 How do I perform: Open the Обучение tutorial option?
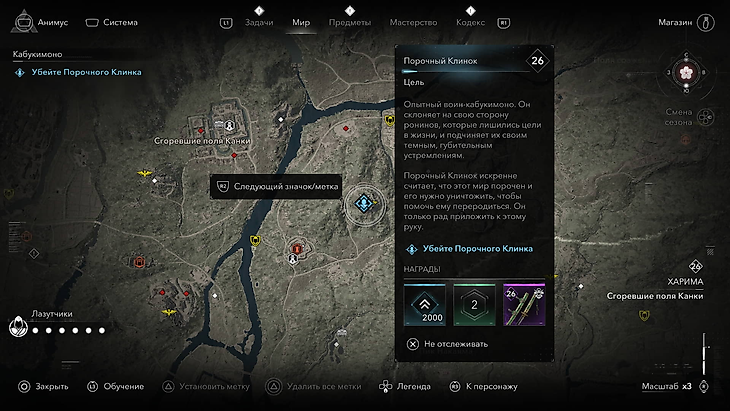tap(116, 386)
